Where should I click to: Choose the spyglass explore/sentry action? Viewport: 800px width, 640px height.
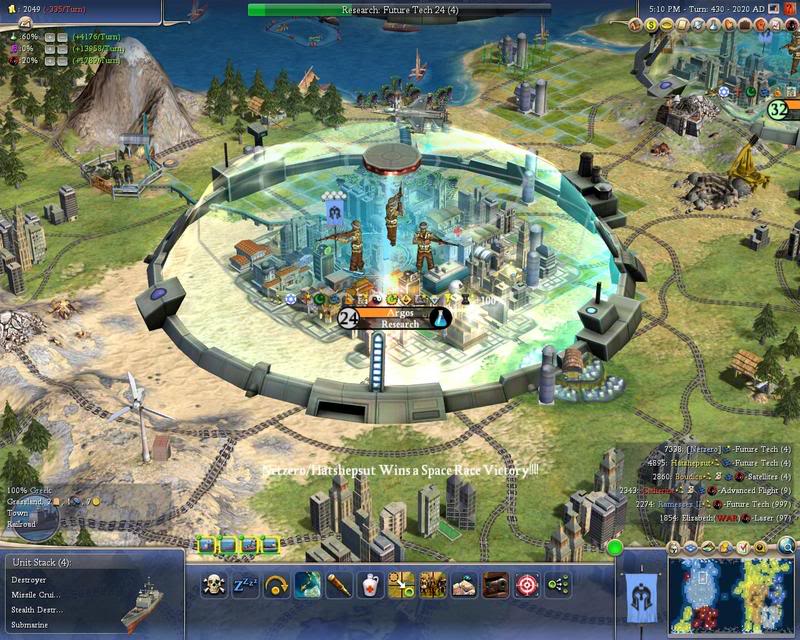coord(339,585)
